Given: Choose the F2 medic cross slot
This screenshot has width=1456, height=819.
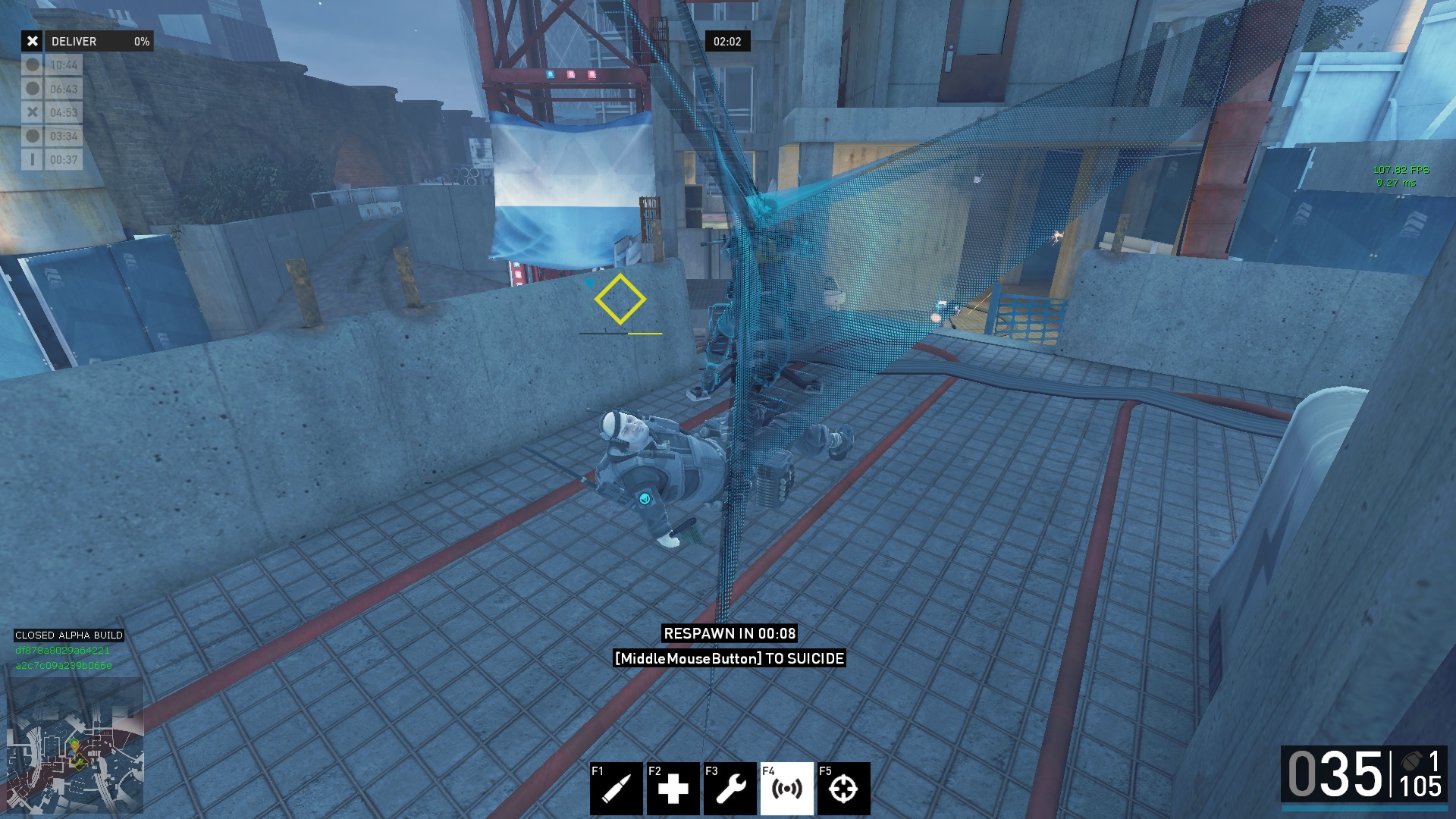Looking at the screenshot, I should [x=673, y=789].
